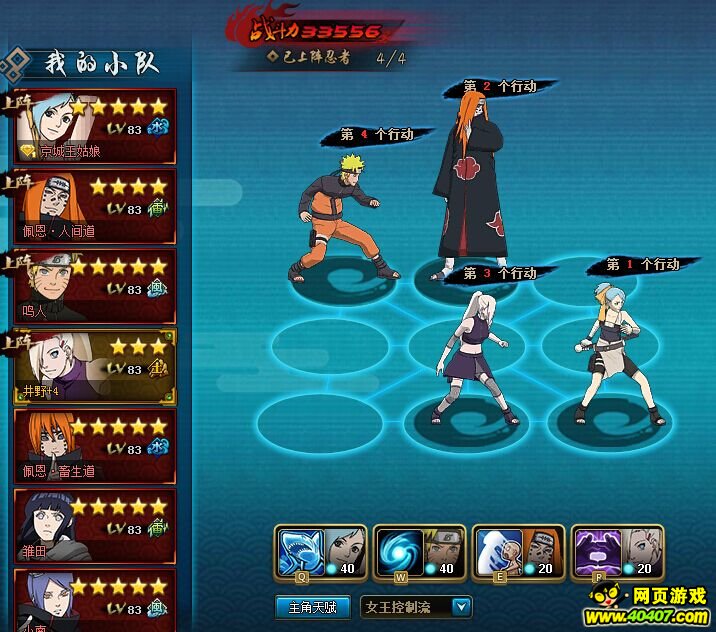The width and height of the screenshot is (716, 632).
Task: Select the blue Rasengan skill icon
Action: coord(398,550)
